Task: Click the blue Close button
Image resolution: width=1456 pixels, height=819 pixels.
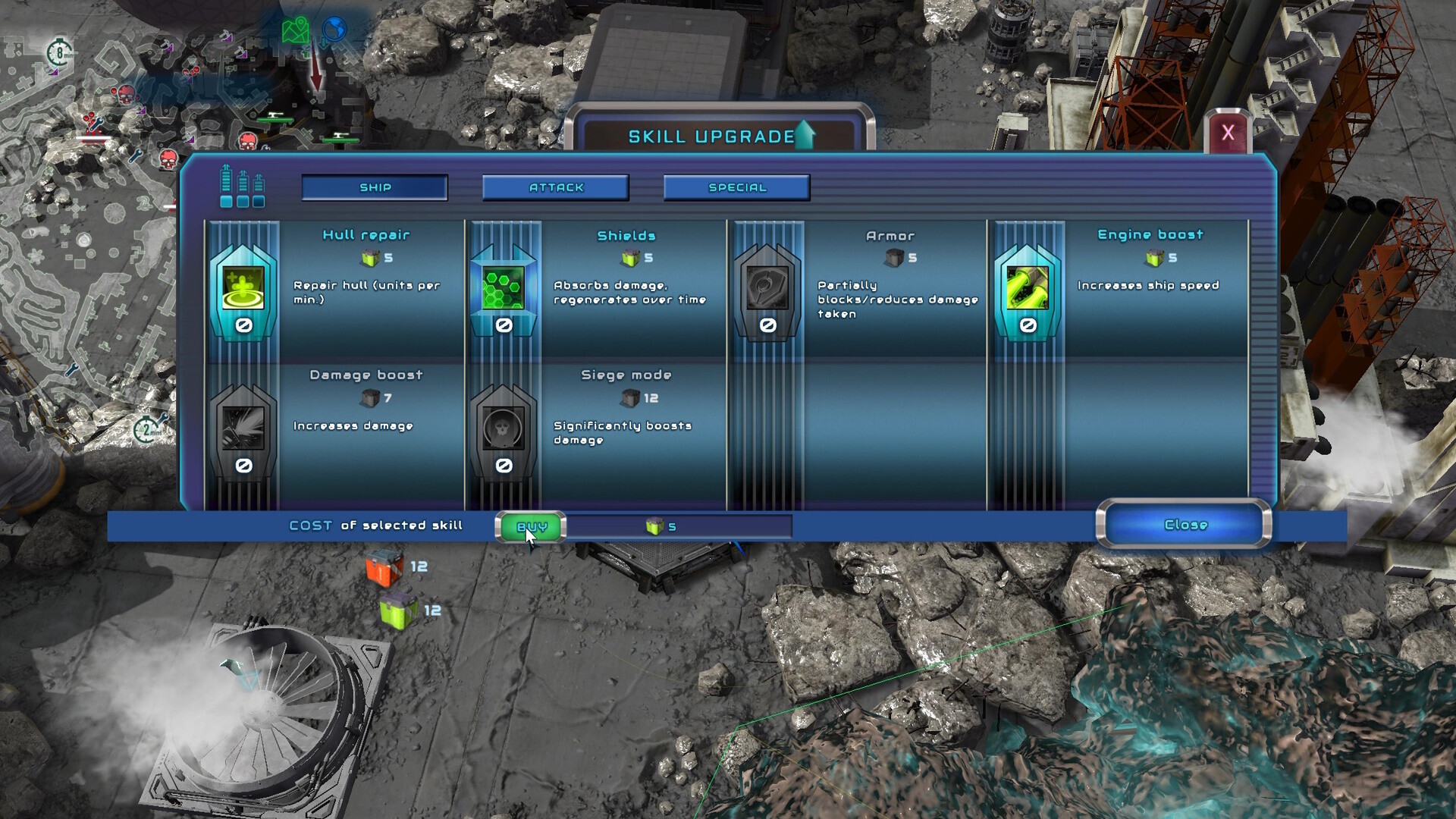Action: point(1185,524)
